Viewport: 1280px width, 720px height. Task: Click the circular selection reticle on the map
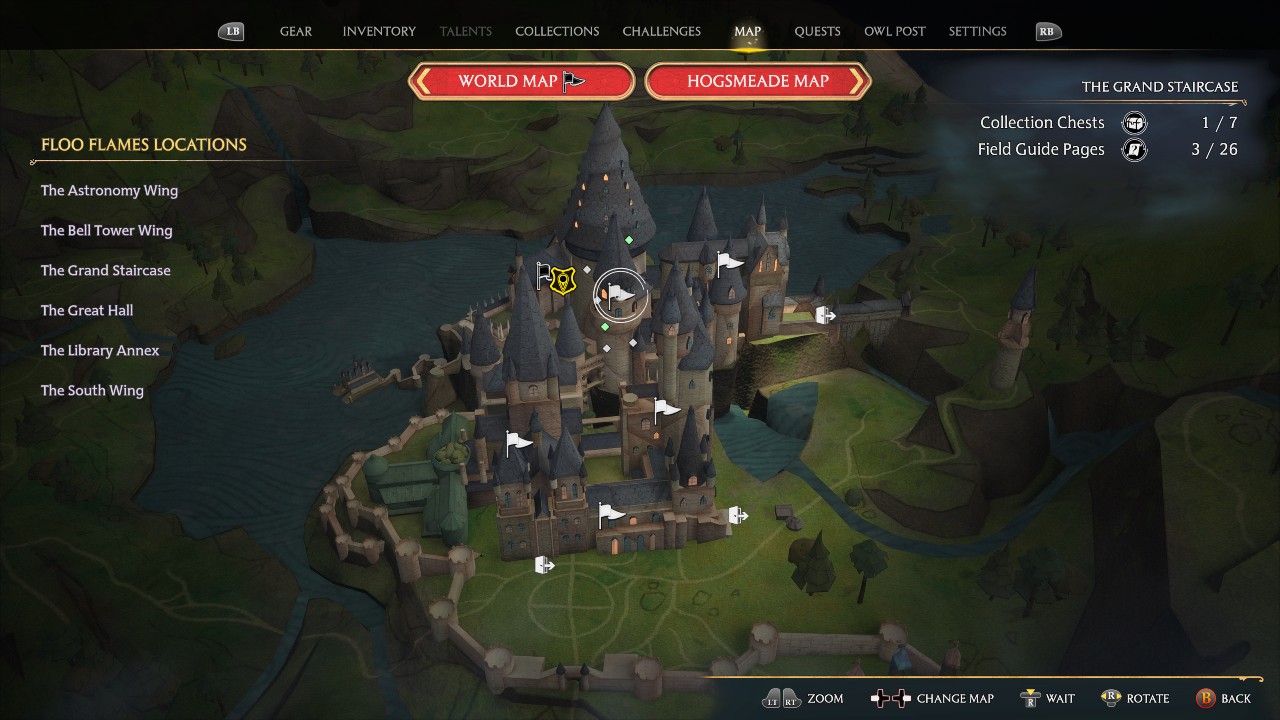pos(620,294)
